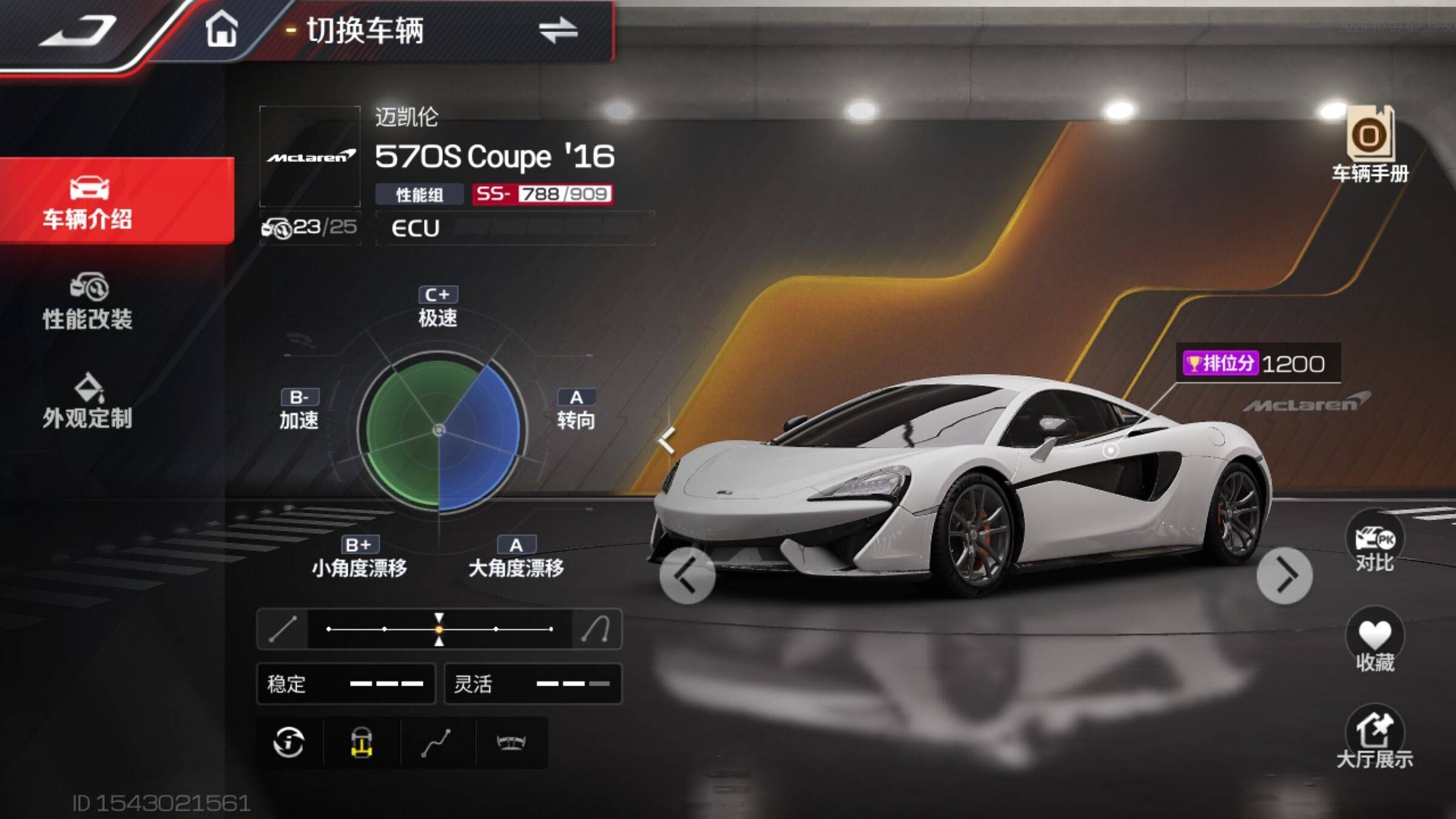Click the circular info icon
Viewport: 1456px width, 819px height.
coord(289,742)
